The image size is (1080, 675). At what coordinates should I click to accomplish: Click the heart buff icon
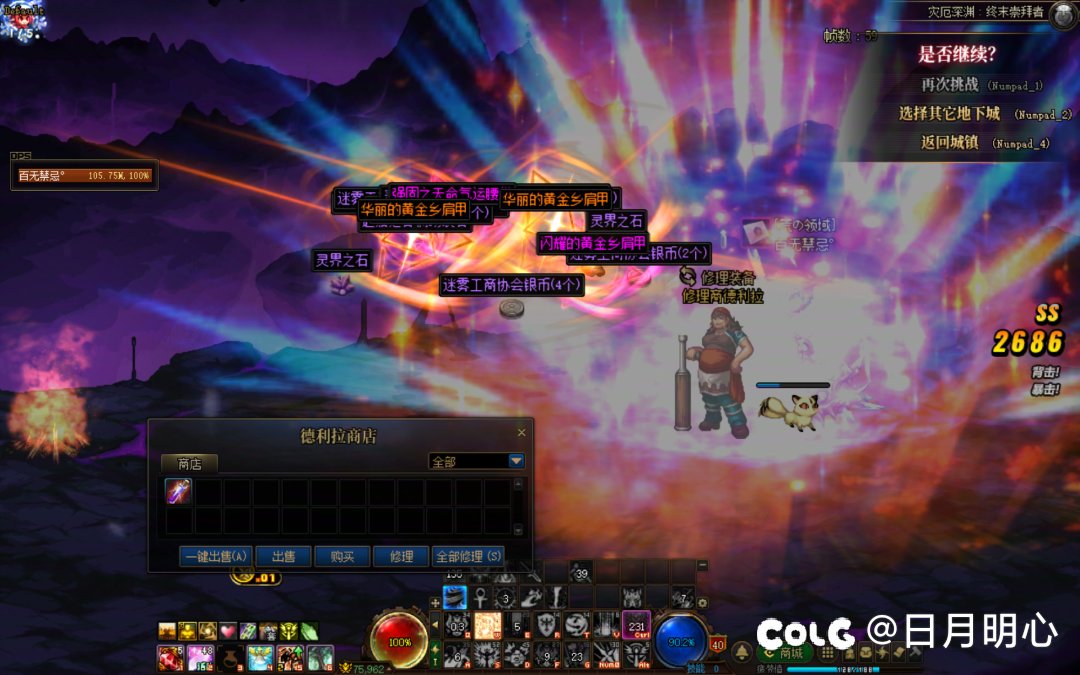click(x=228, y=631)
